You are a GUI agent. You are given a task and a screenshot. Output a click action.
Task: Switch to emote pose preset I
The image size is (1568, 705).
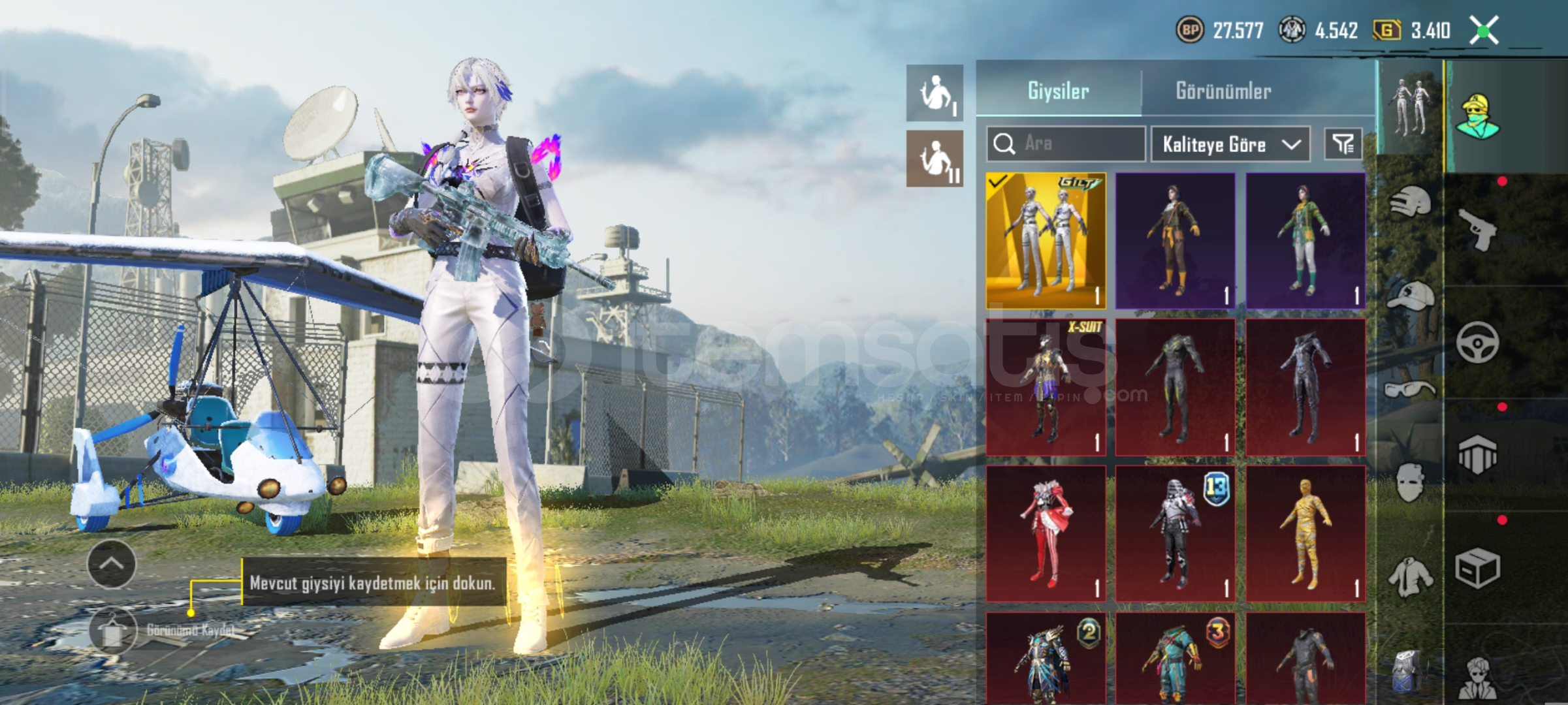(x=935, y=93)
